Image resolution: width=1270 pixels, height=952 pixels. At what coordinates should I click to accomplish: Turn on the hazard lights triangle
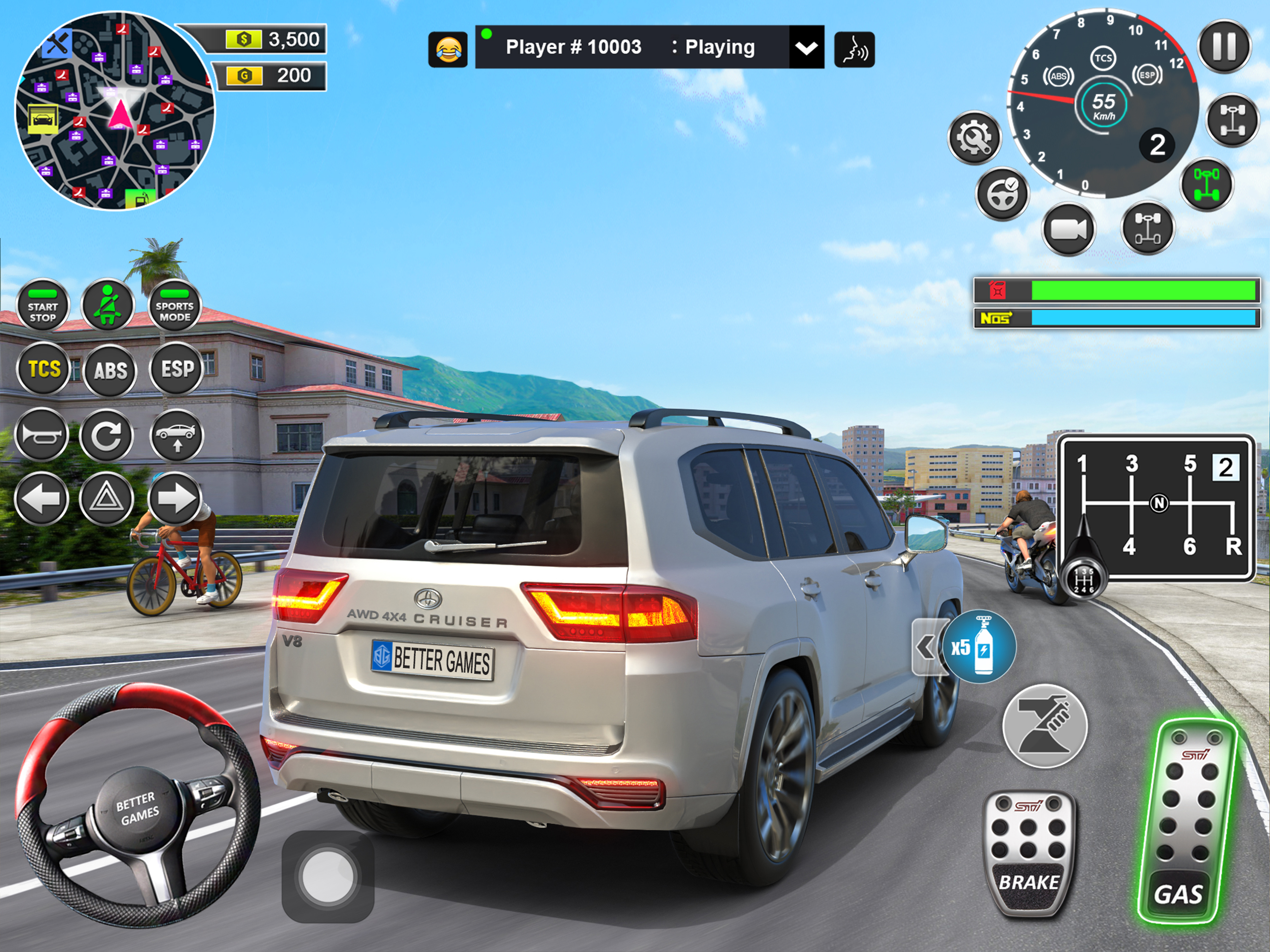coord(107,498)
